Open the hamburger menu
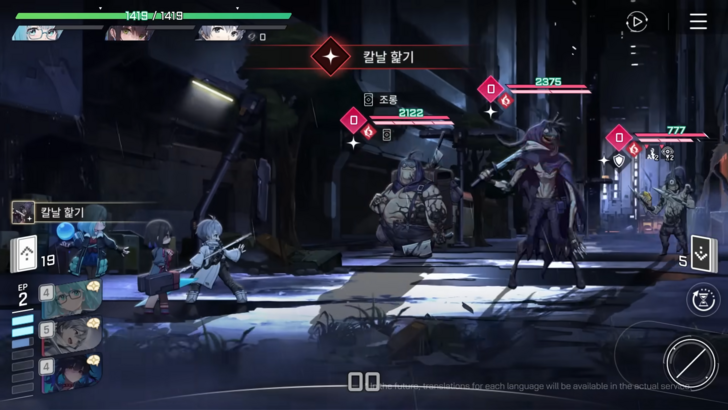The height and width of the screenshot is (410, 728). pos(698,22)
